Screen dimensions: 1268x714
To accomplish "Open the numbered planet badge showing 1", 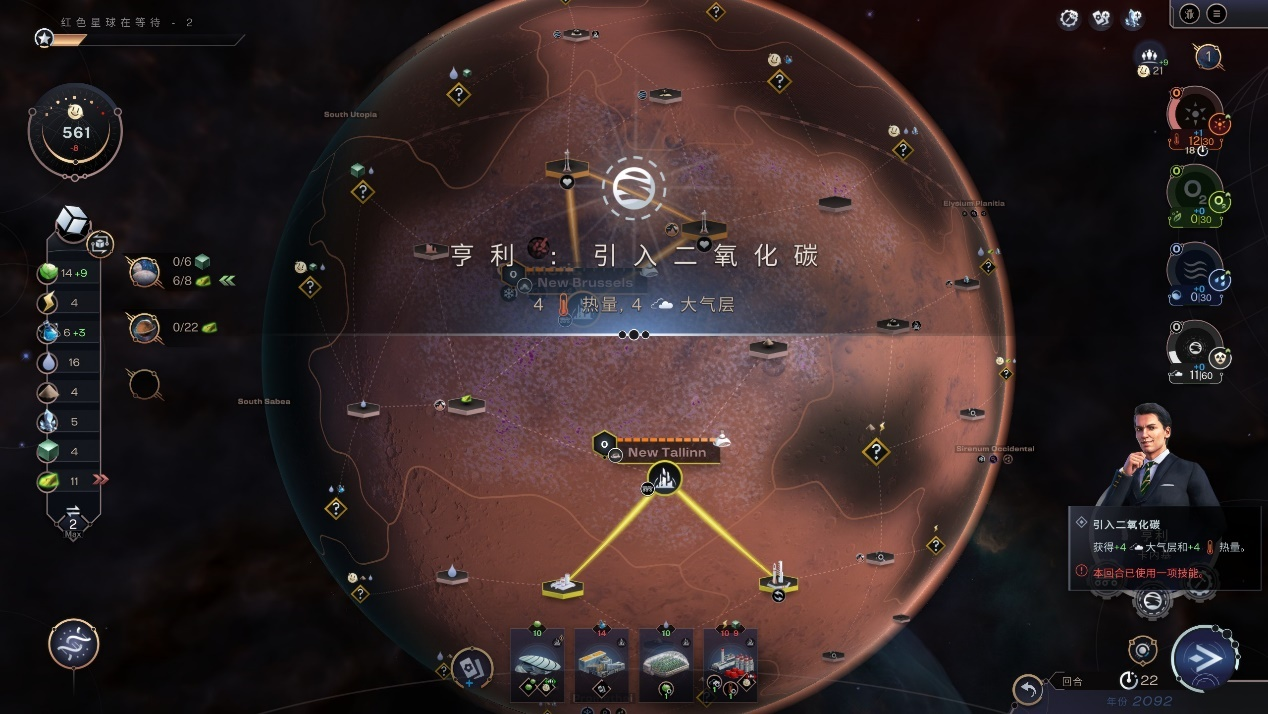I will click(x=1208, y=57).
